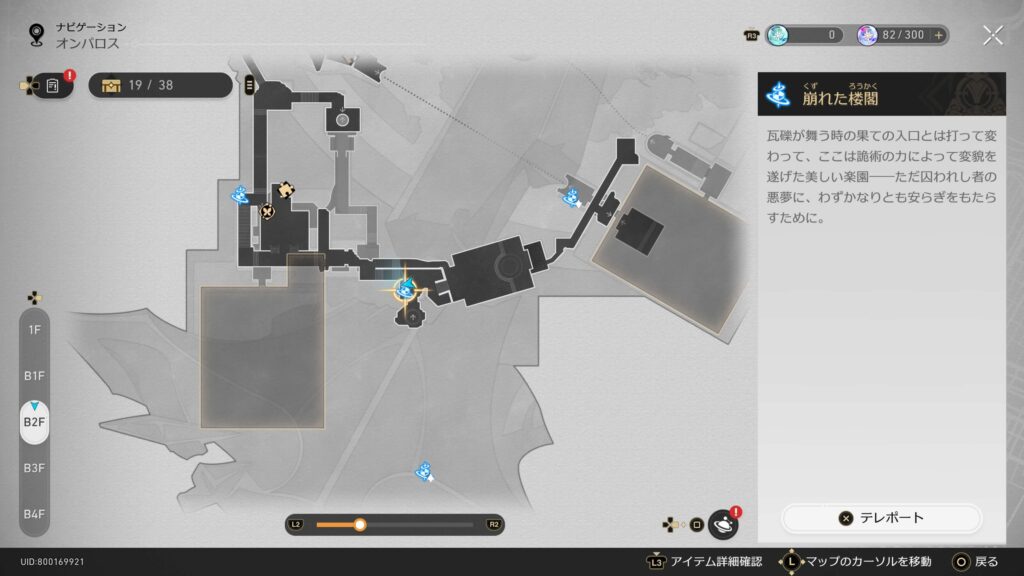
Task: Select the X-circle marker on the map
Action: [x=267, y=211]
